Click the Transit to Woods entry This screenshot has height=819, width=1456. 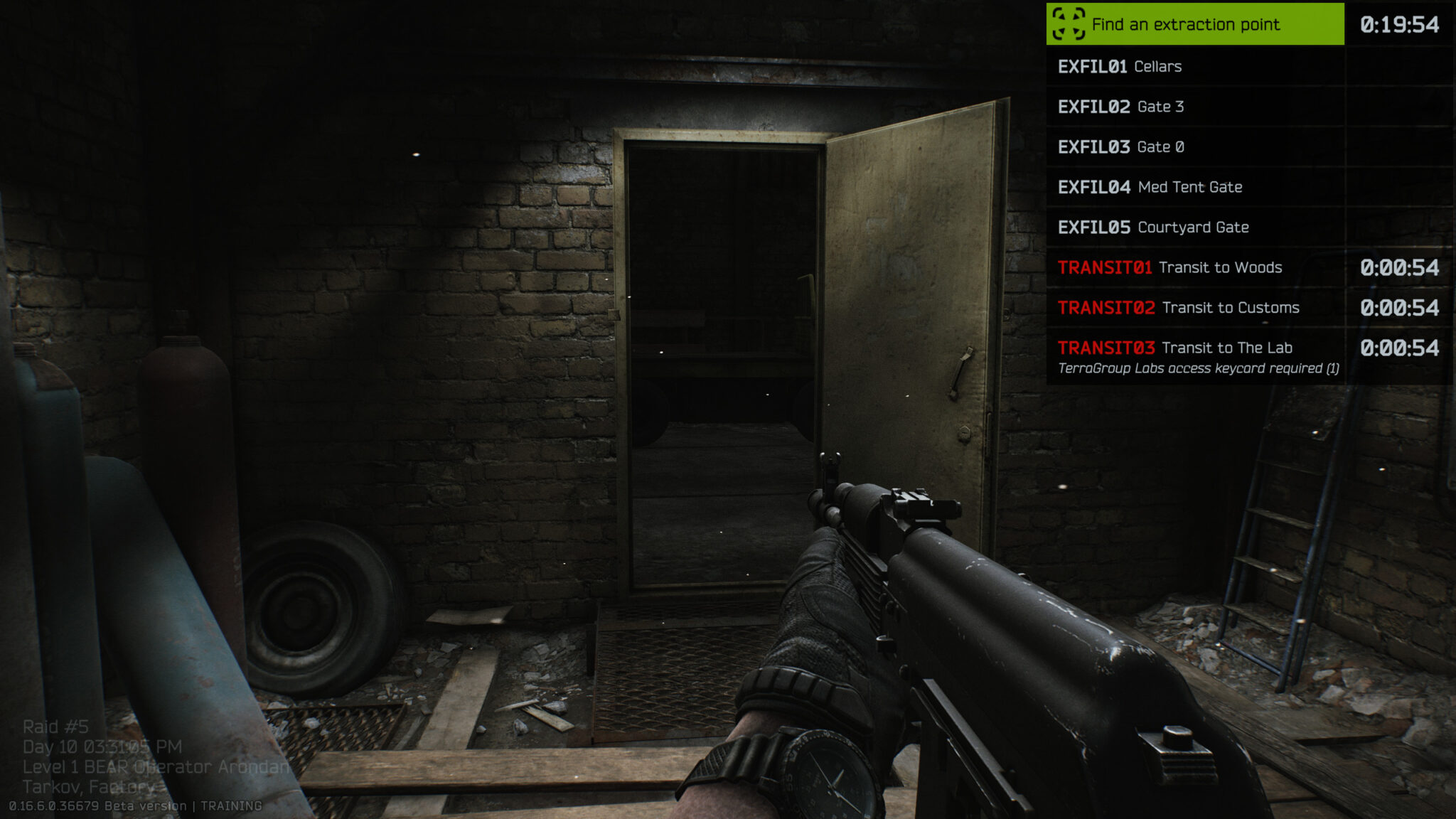1221,268
